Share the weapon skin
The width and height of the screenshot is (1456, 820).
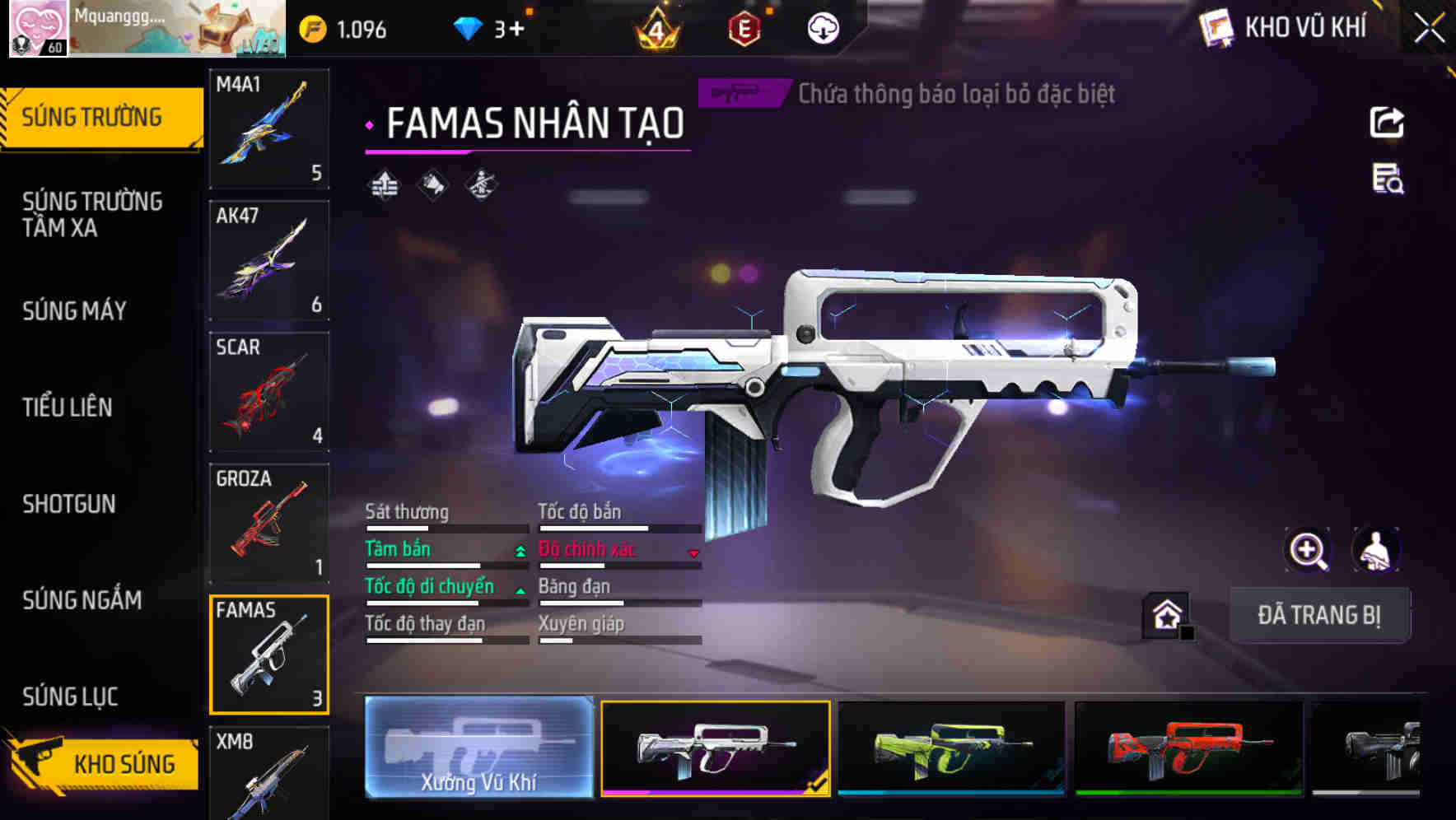pos(1387,123)
